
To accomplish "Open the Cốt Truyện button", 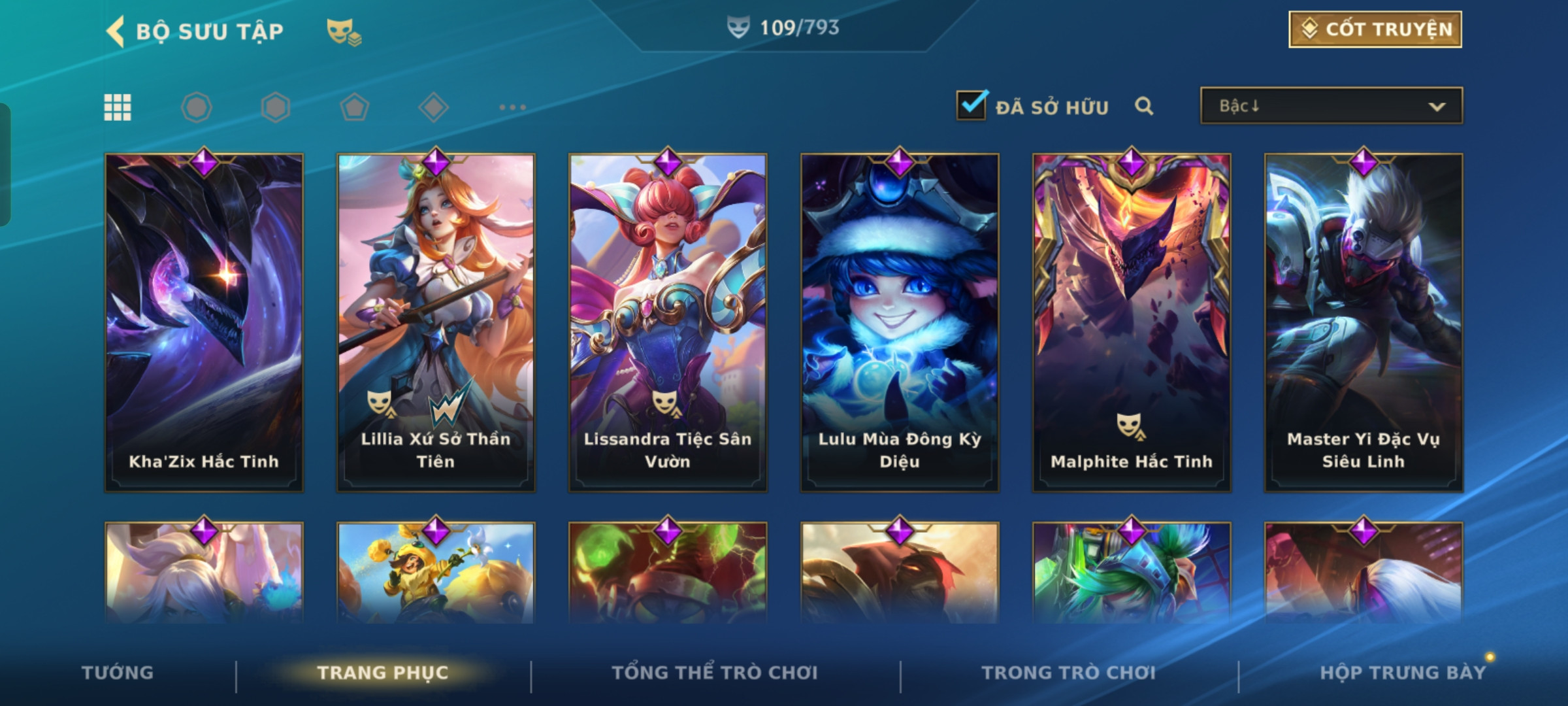I will [x=1375, y=29].
